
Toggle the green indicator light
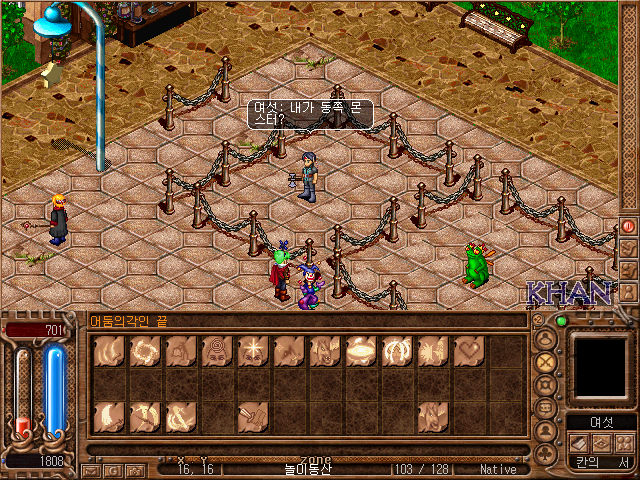pyautogui.click(x=561, y=321)
